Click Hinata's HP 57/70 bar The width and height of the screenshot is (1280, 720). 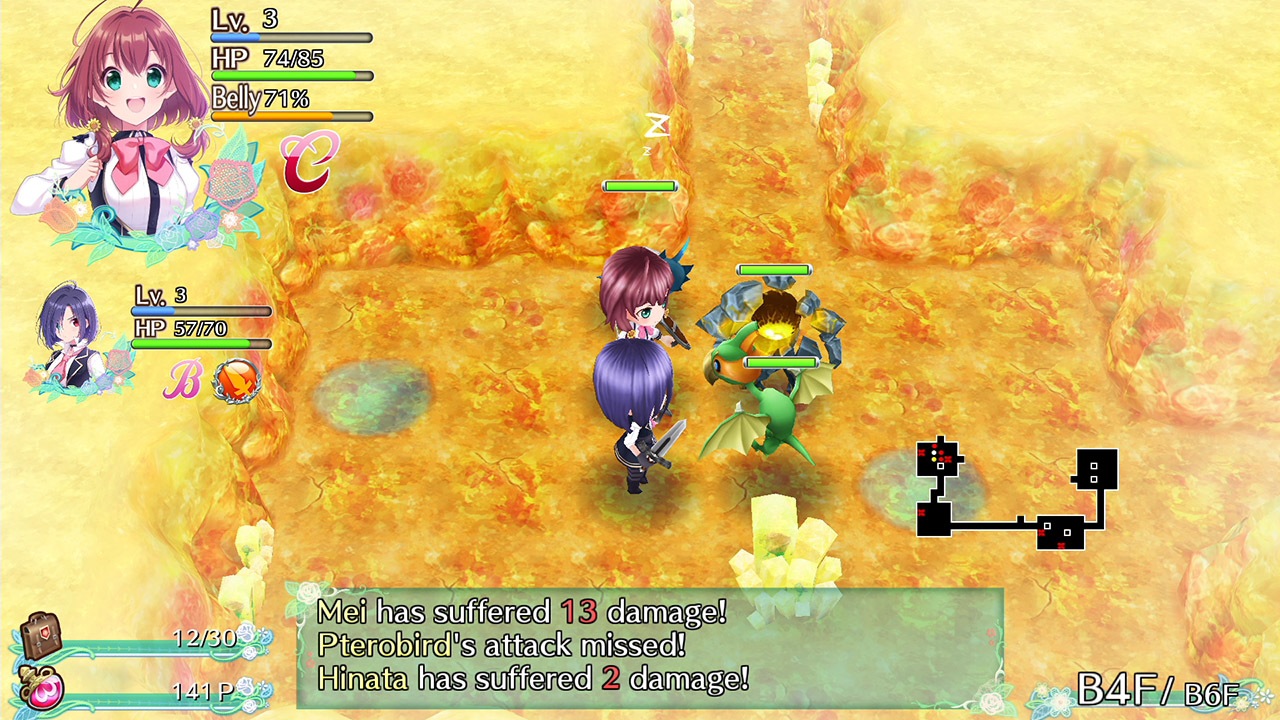coord(200,336)
